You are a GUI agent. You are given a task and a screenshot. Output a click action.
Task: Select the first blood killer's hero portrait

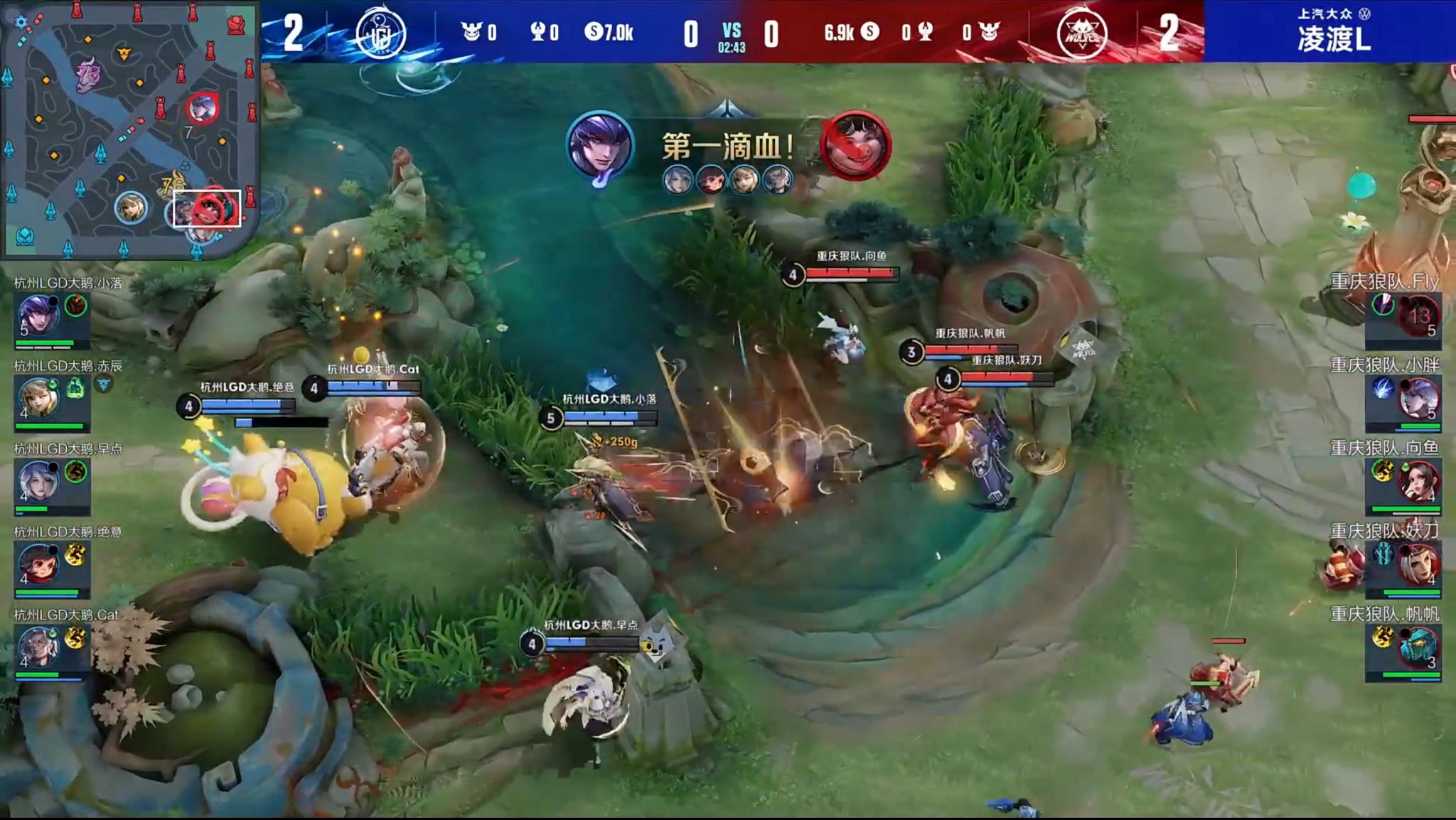click(x=601, y=146)
